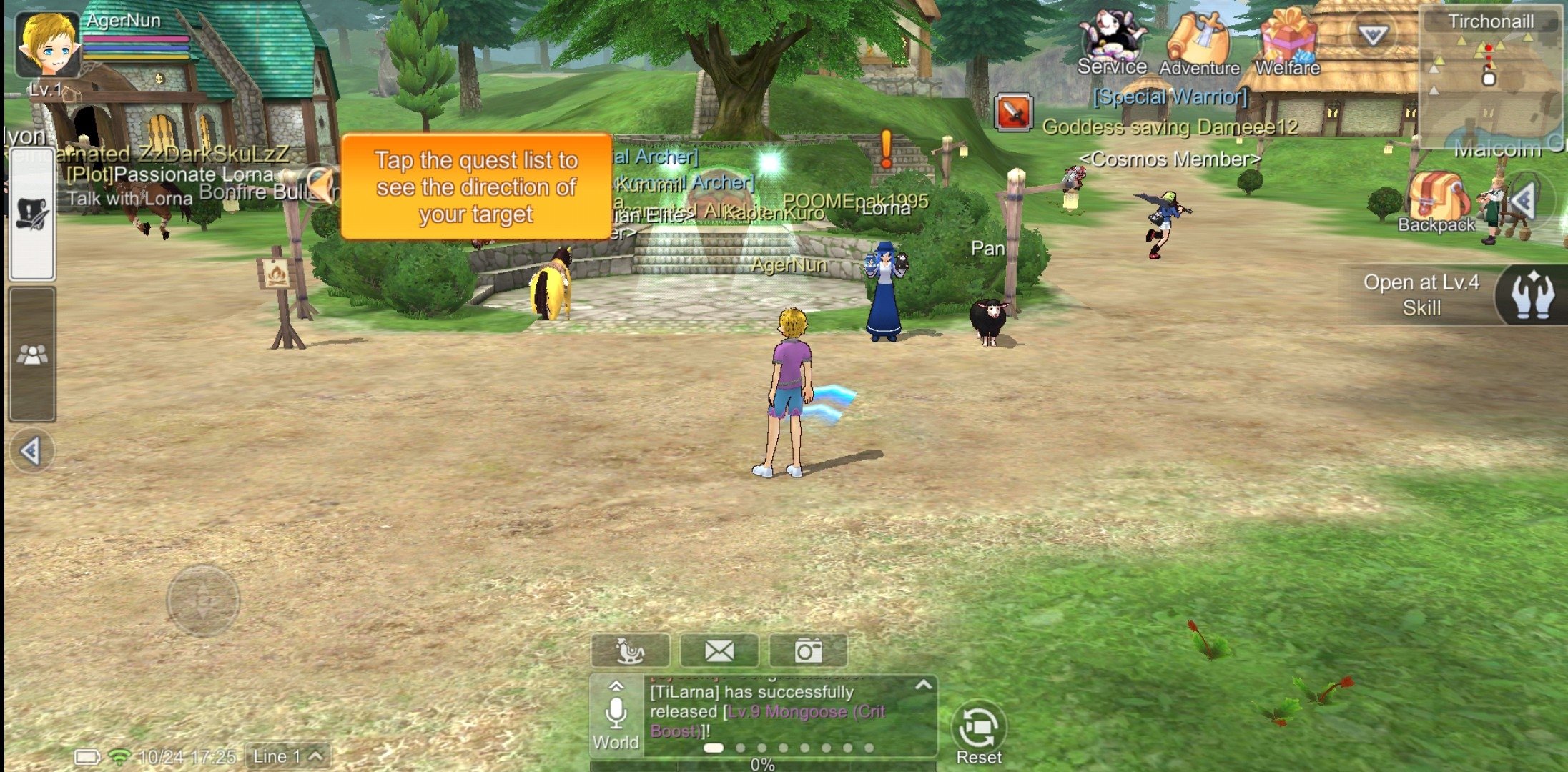
Task: Tap the Reset camera button
Action: (979, 731)
